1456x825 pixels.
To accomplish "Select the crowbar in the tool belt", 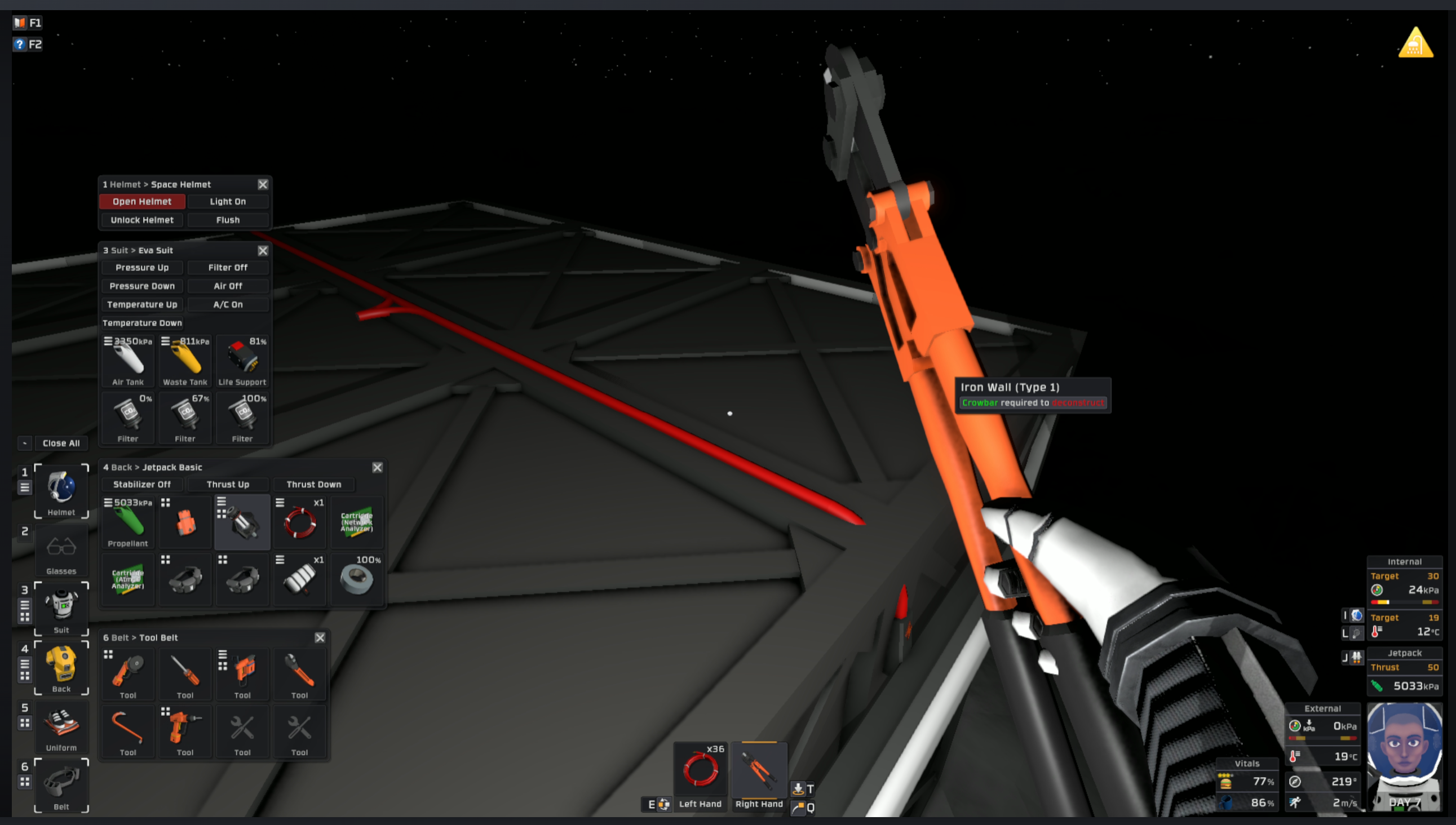I will pyautogui.click(x=127, y=731).
